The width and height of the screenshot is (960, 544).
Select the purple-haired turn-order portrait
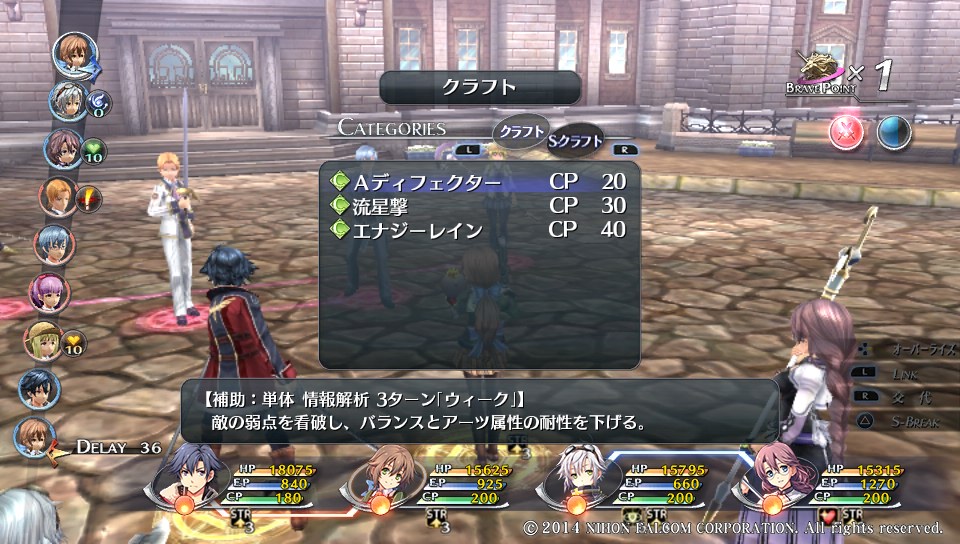[49, 293]
